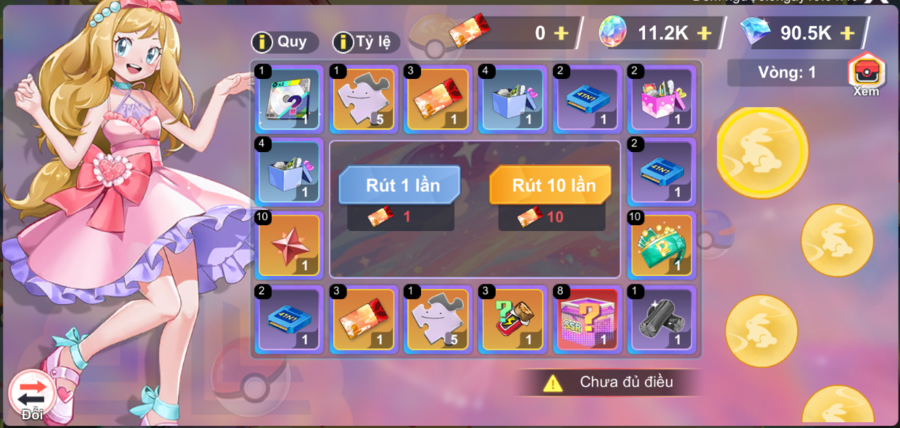Viewport: 900px width, 428px height.
Task: Select the green cash bundle reward slot
Action: [660, 245]
